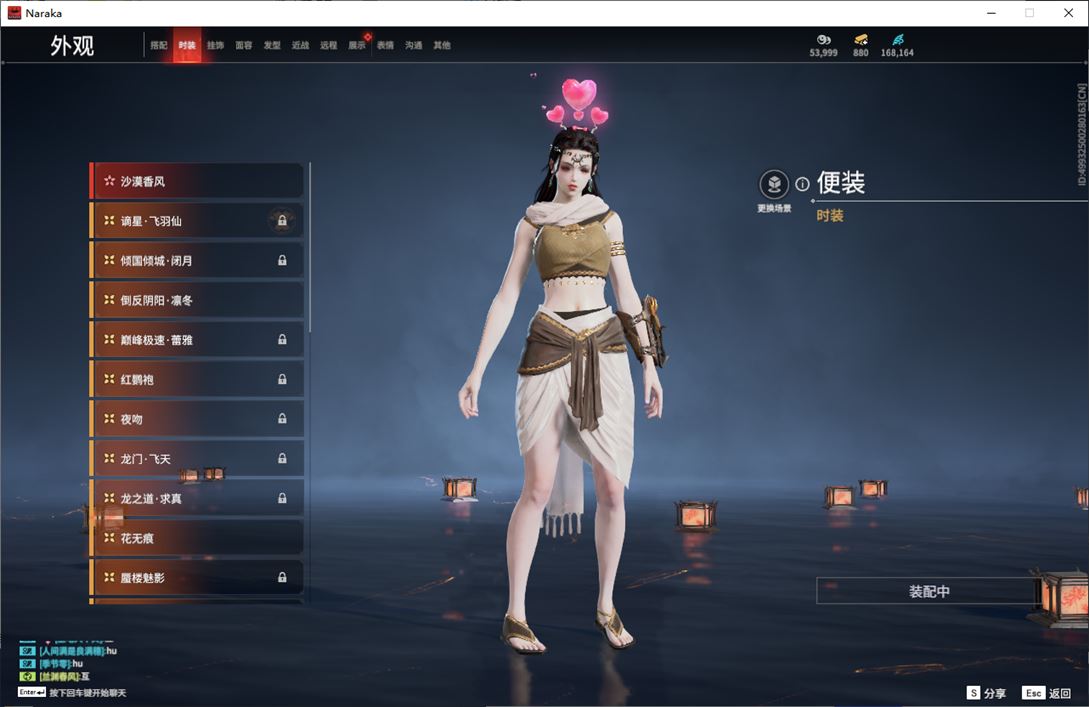The height and width of the screenshot is (707, 1089).
Task: Open the 其他 tab
Action: [442, 46]
